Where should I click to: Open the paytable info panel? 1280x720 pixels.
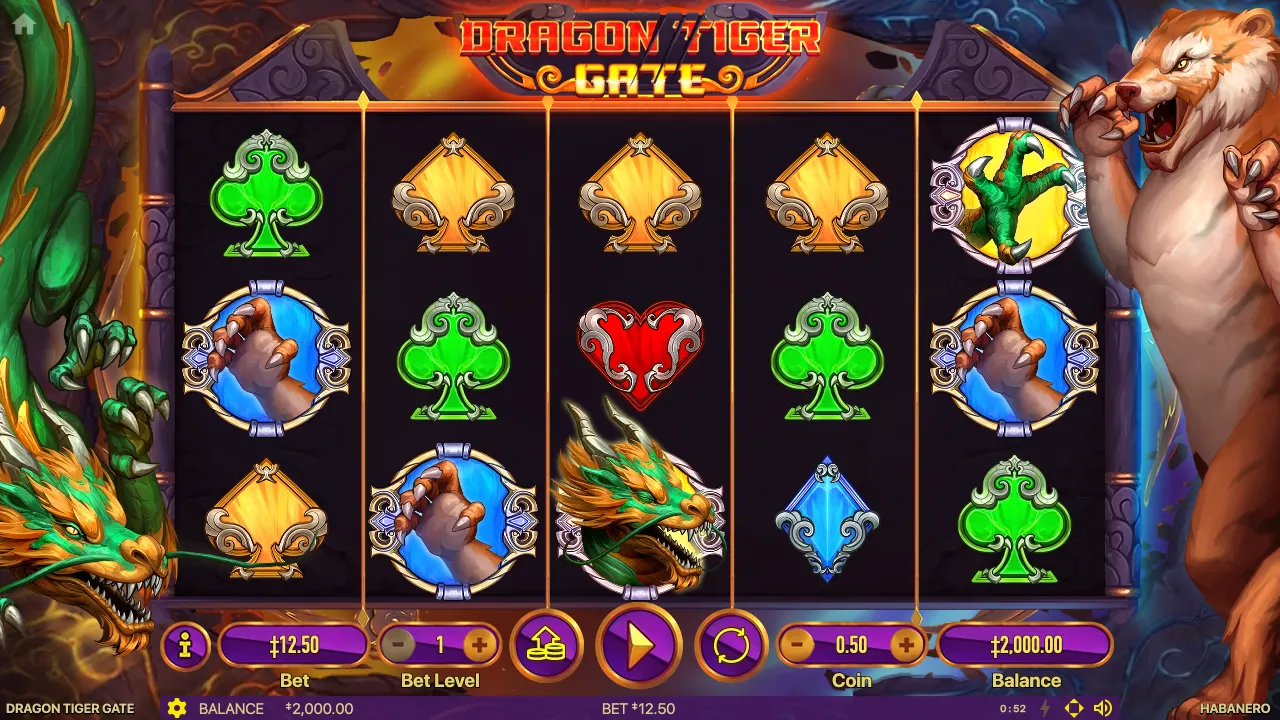click(x=184, y=645)
